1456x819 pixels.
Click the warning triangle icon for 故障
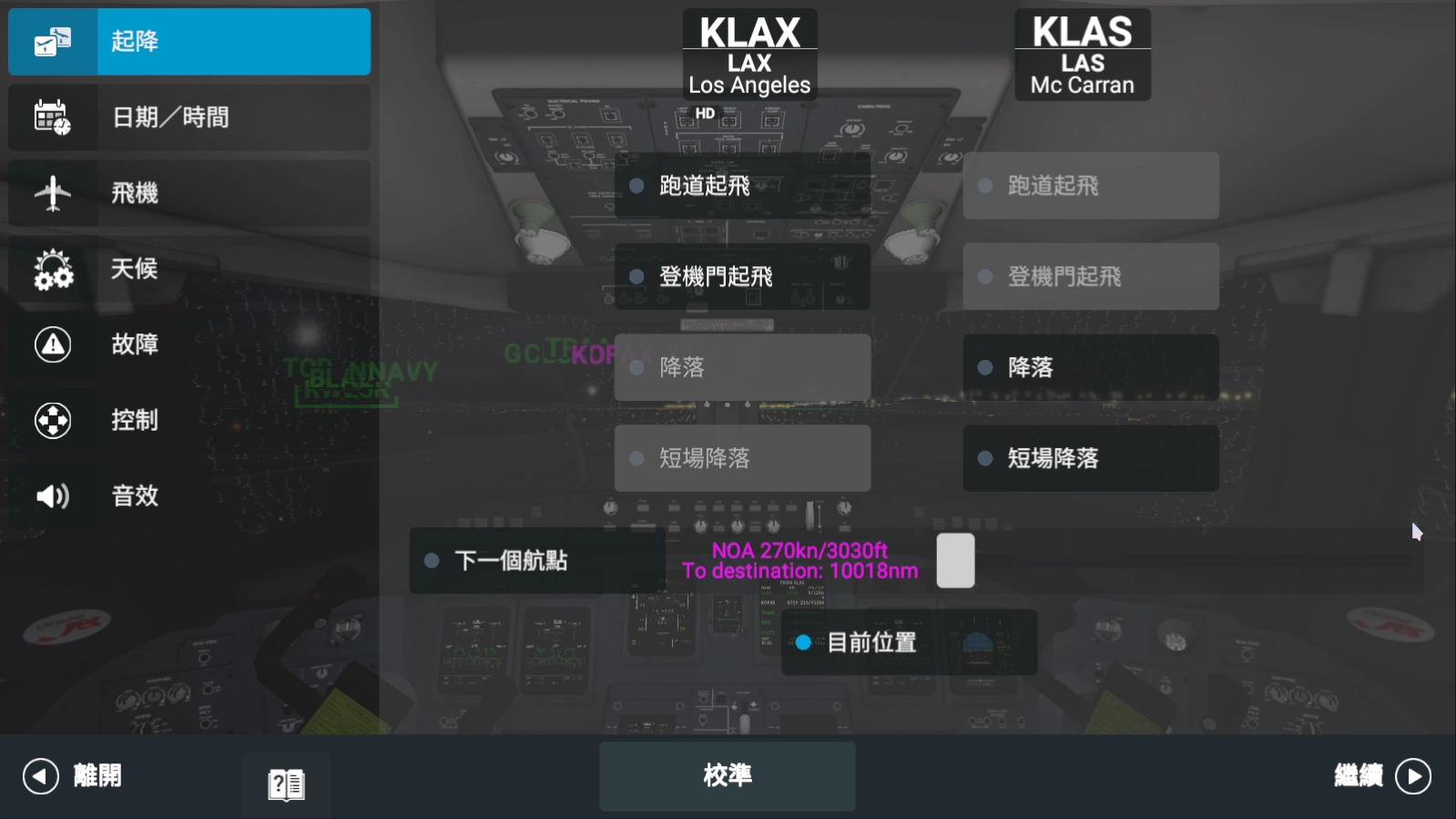coord(53,344)
